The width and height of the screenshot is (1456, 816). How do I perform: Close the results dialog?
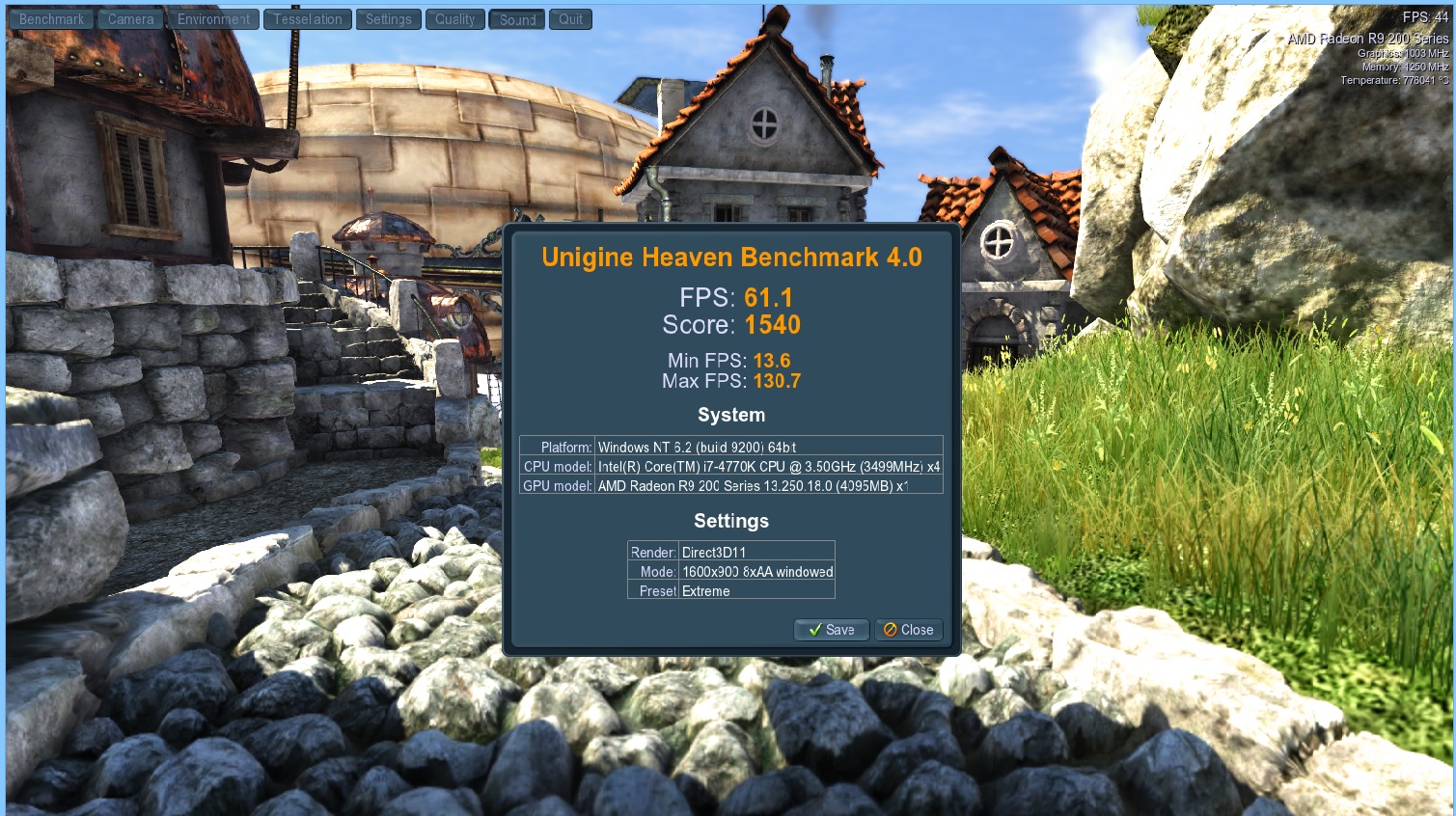pos(908,630)
